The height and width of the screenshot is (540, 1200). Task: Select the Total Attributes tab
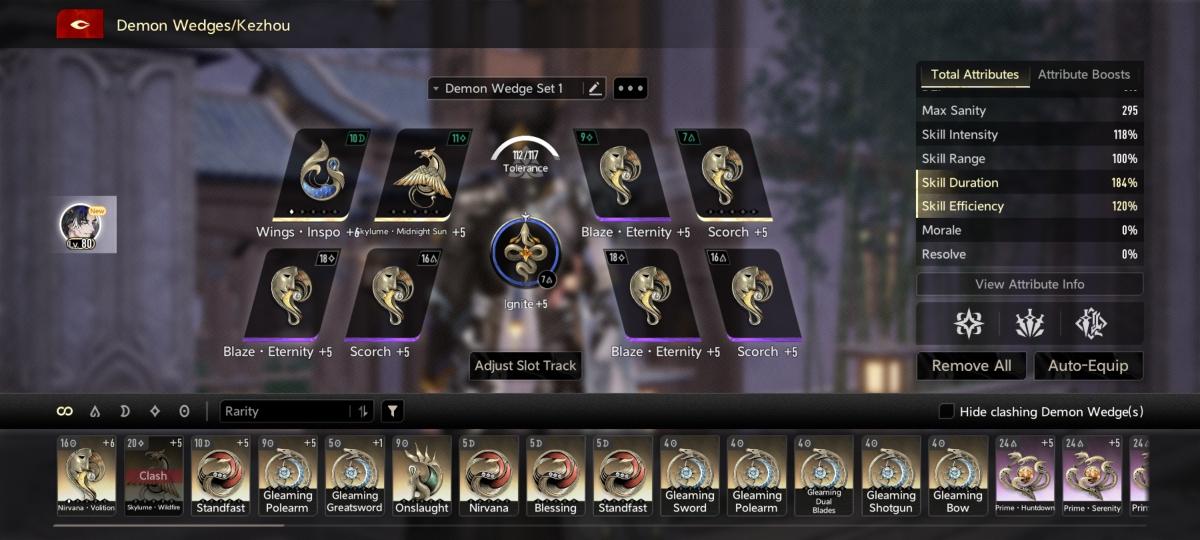pos(974,74)
